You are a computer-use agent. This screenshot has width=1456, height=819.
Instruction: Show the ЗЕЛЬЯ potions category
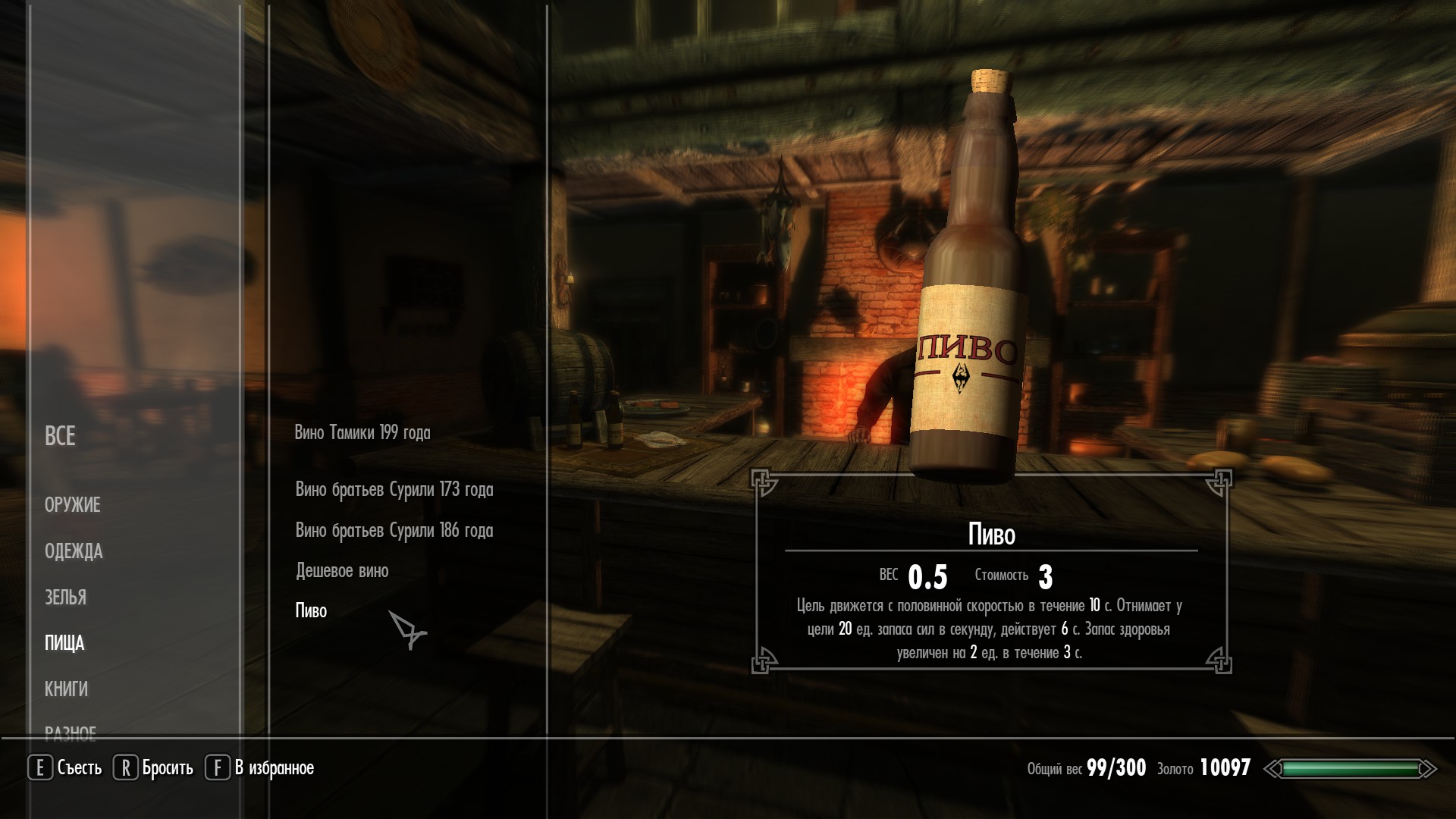coord(65,598)
